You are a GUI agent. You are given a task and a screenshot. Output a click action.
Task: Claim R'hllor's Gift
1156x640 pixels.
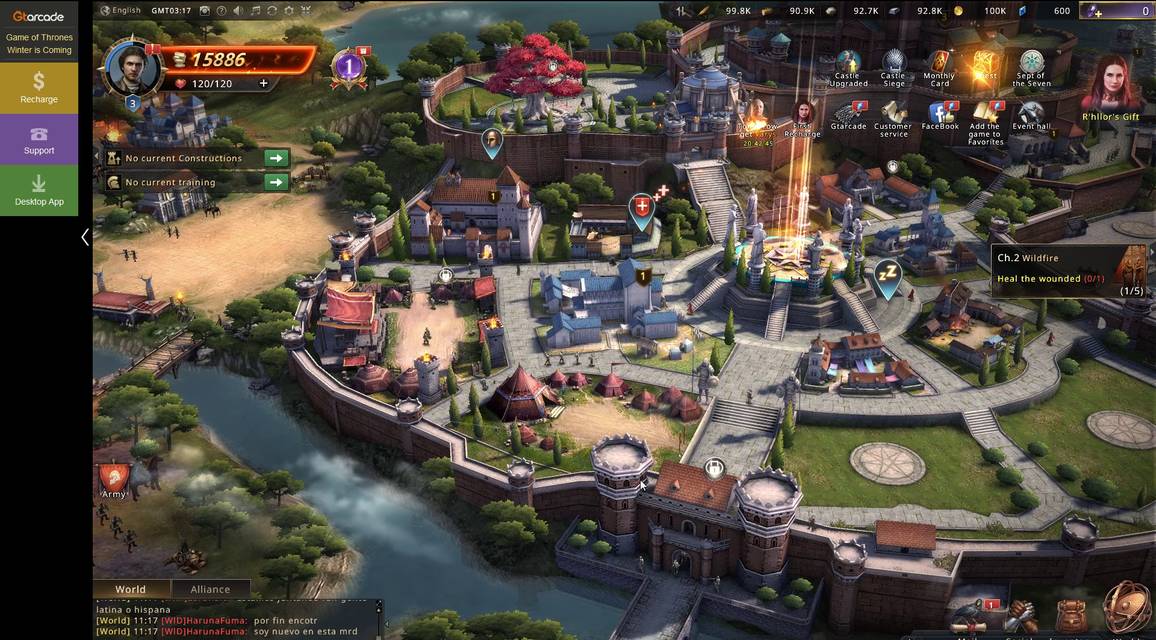(x=1110, y=88)
